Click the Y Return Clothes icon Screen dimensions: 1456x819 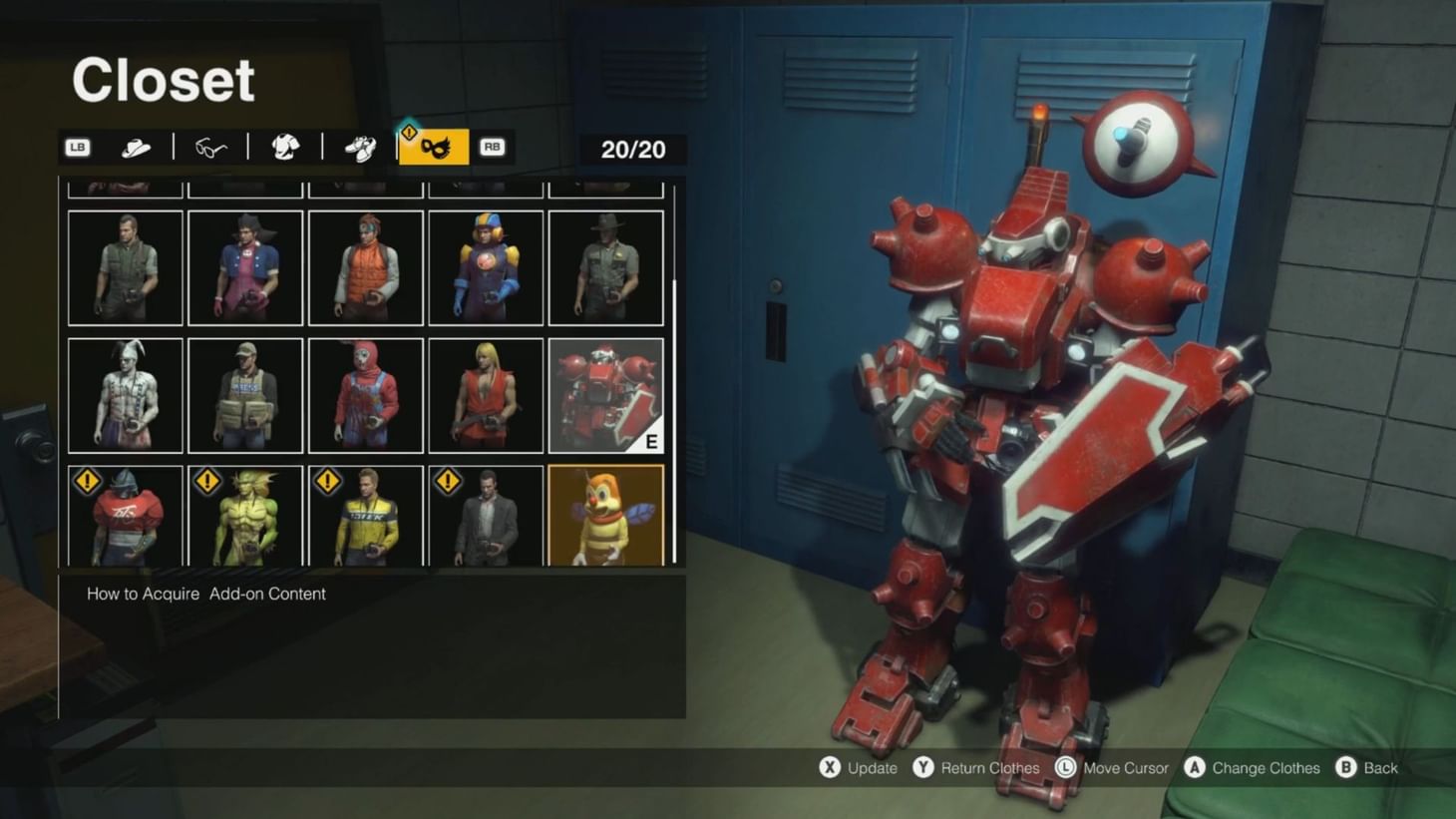click(924, 769)
